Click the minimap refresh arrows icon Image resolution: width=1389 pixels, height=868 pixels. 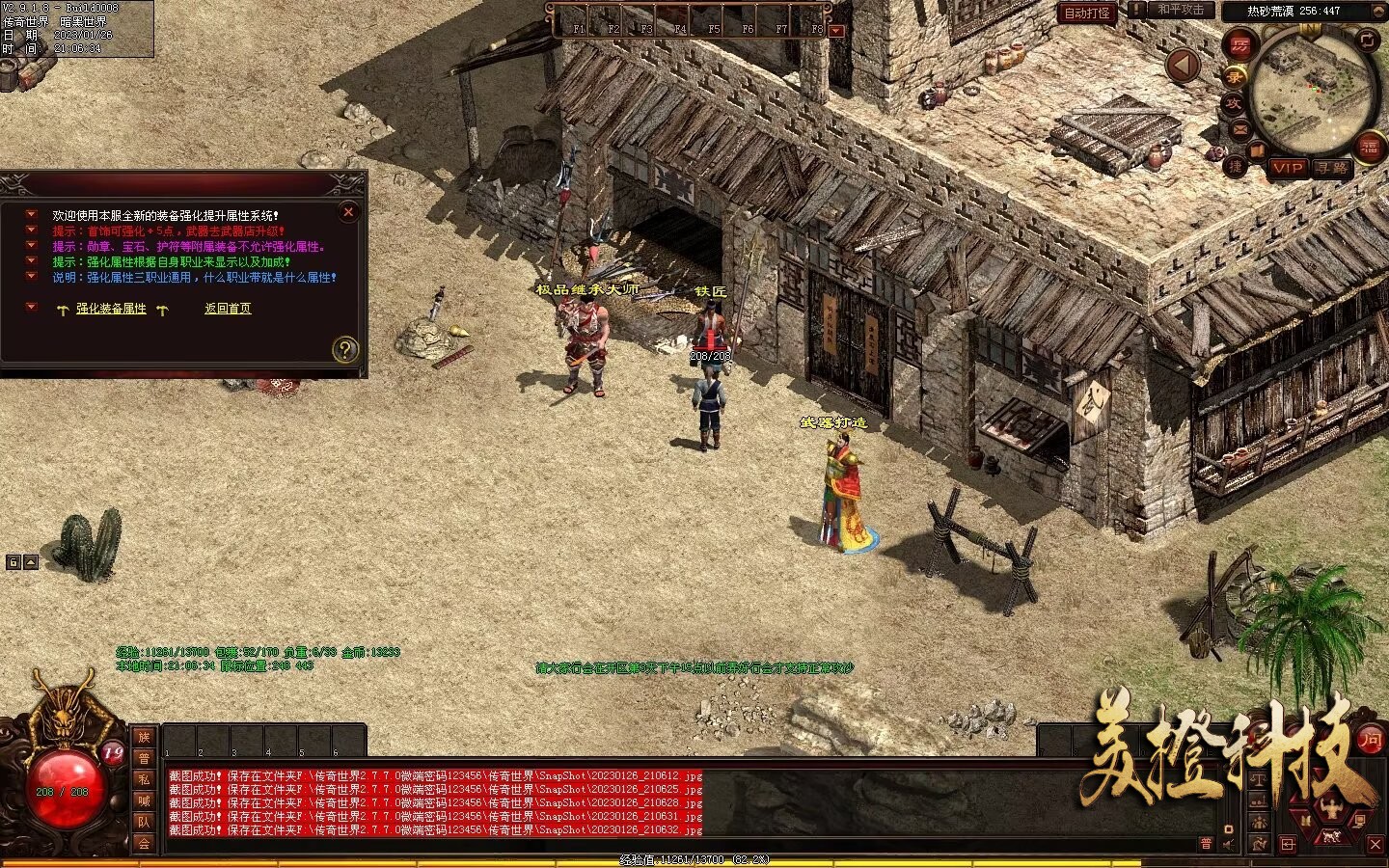point(1368,40)
